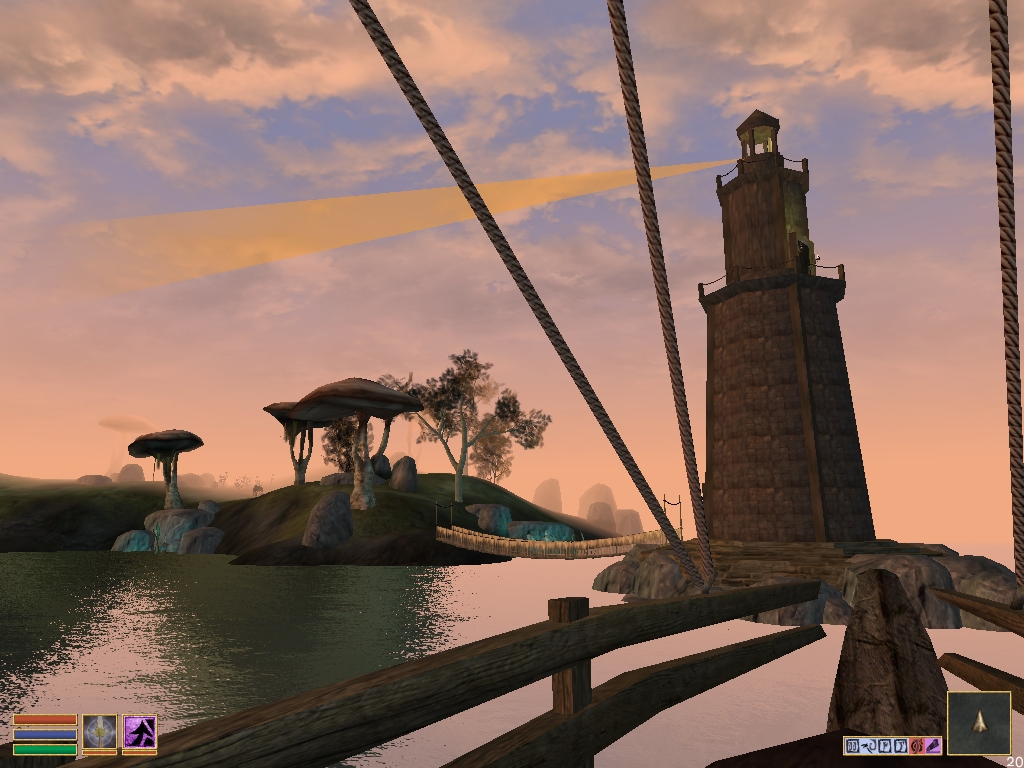Open the minimap with the arrow marker

coord(979,722)
